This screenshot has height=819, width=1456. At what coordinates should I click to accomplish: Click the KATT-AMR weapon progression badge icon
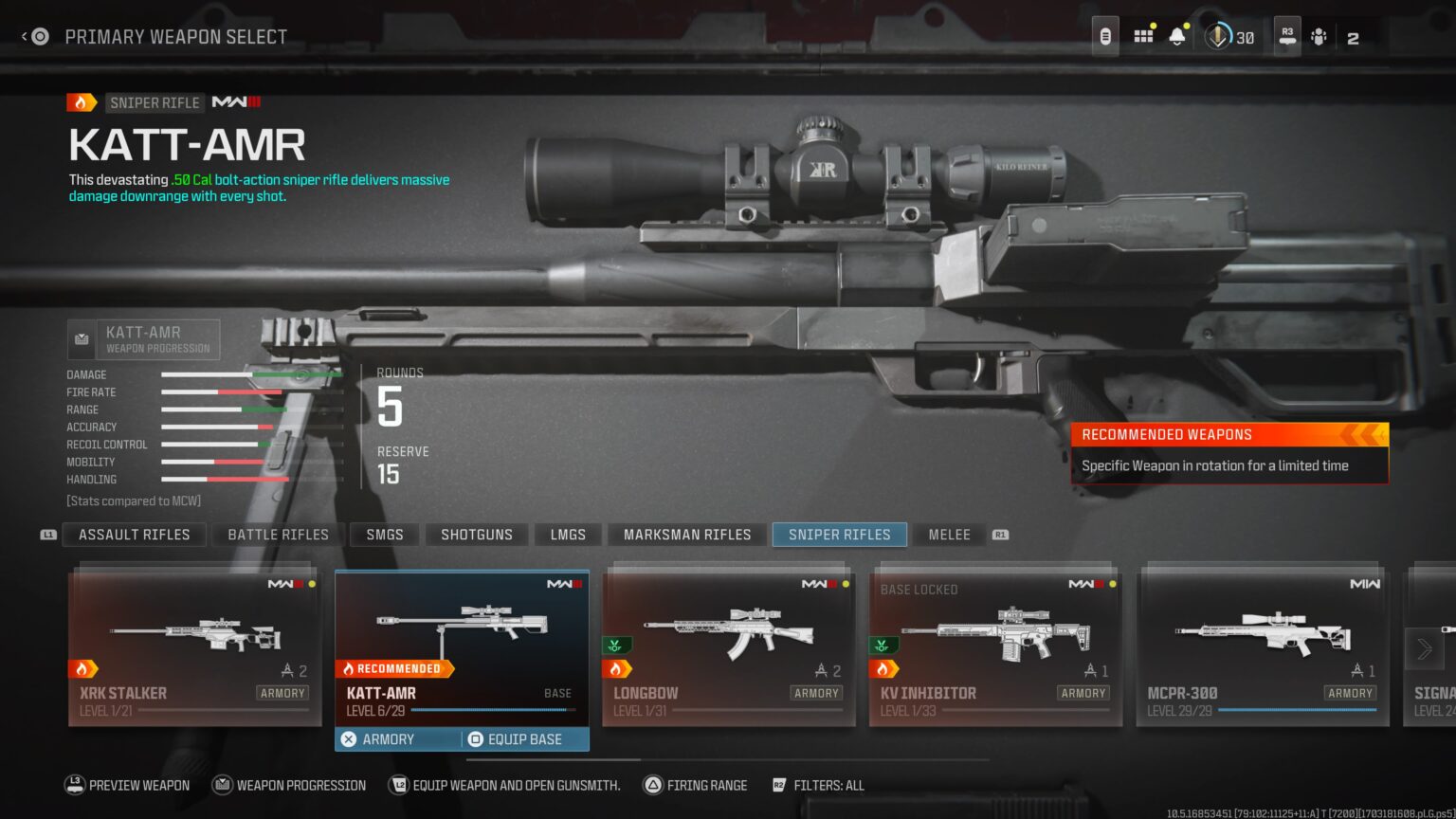82,338
